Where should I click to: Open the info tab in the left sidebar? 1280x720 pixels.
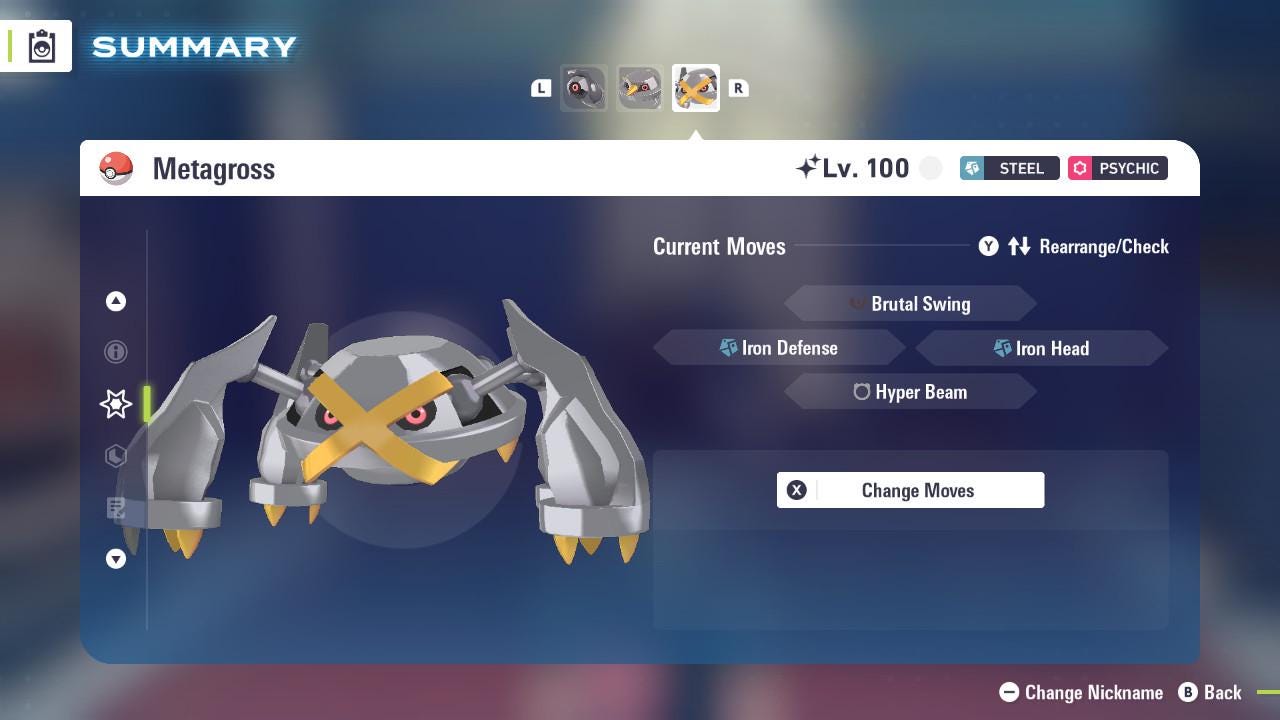point(115,352)
